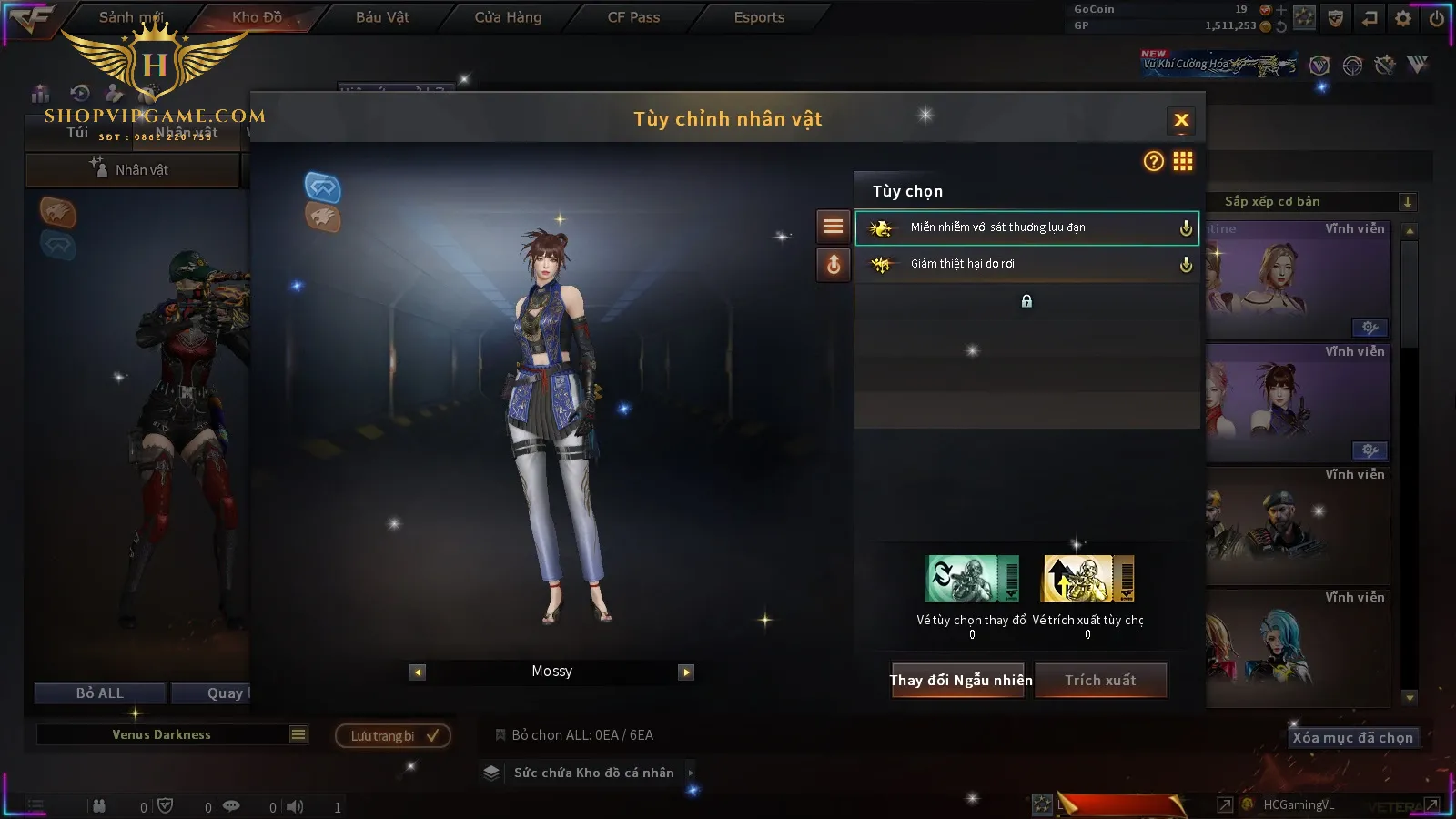
Task: Open the CF Pass tab
Action: coord(633,17)
